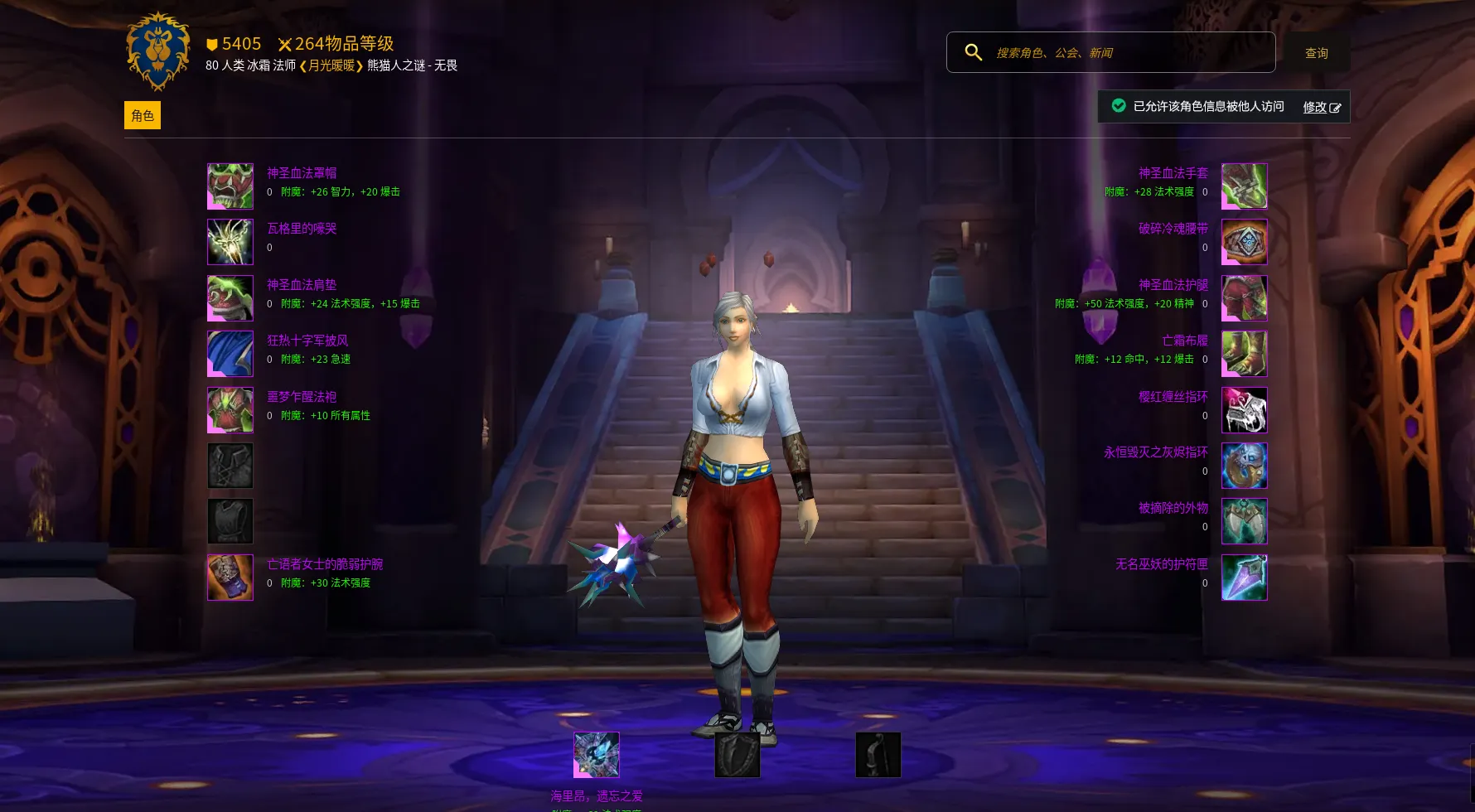The image size is (1475, 812).
Task: Select the 神圣血法护腿 leggings slot
Action: (x=1244, y=298)
